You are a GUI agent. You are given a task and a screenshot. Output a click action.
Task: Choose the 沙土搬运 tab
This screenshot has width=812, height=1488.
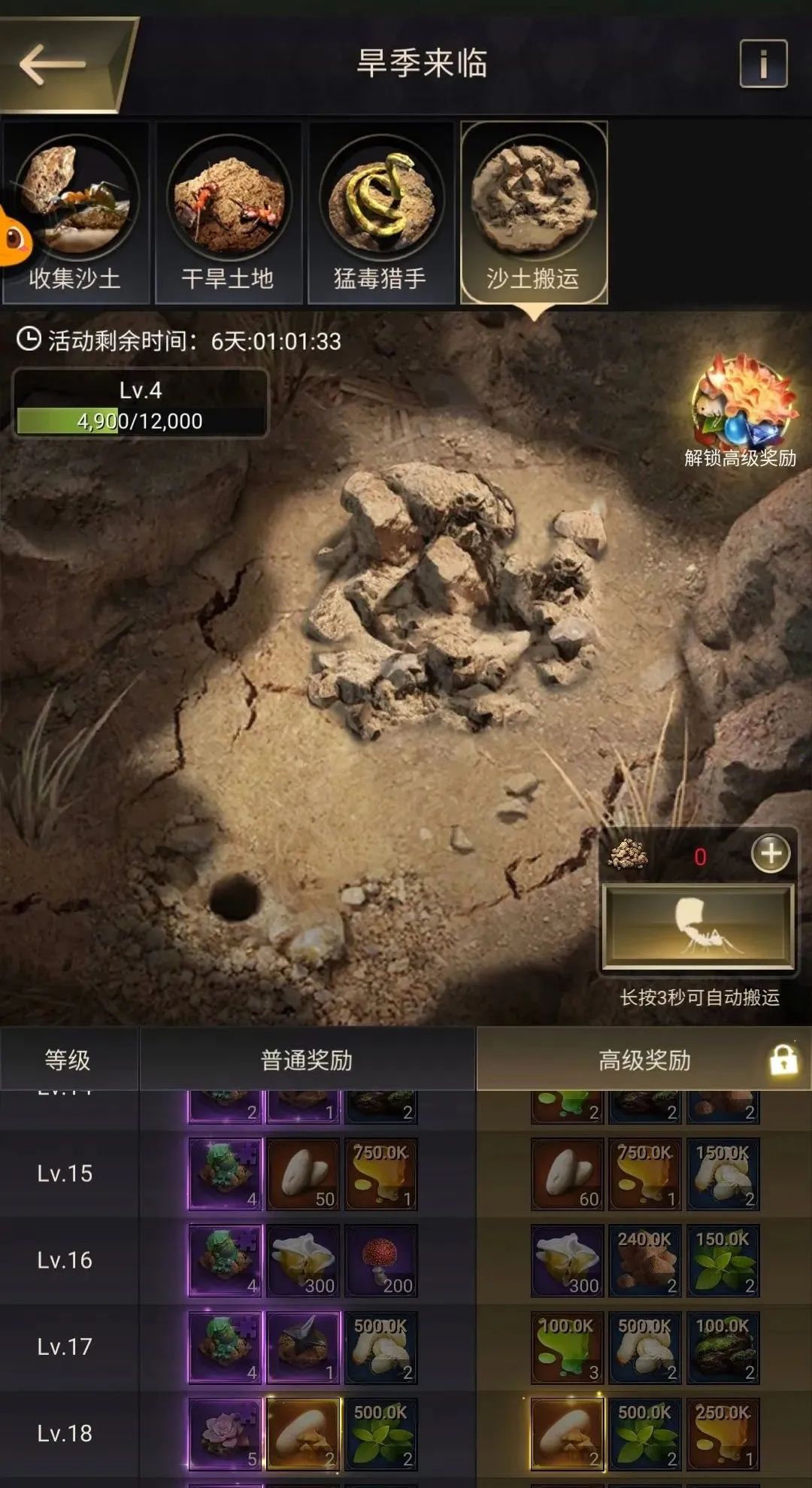pos(533,213)
